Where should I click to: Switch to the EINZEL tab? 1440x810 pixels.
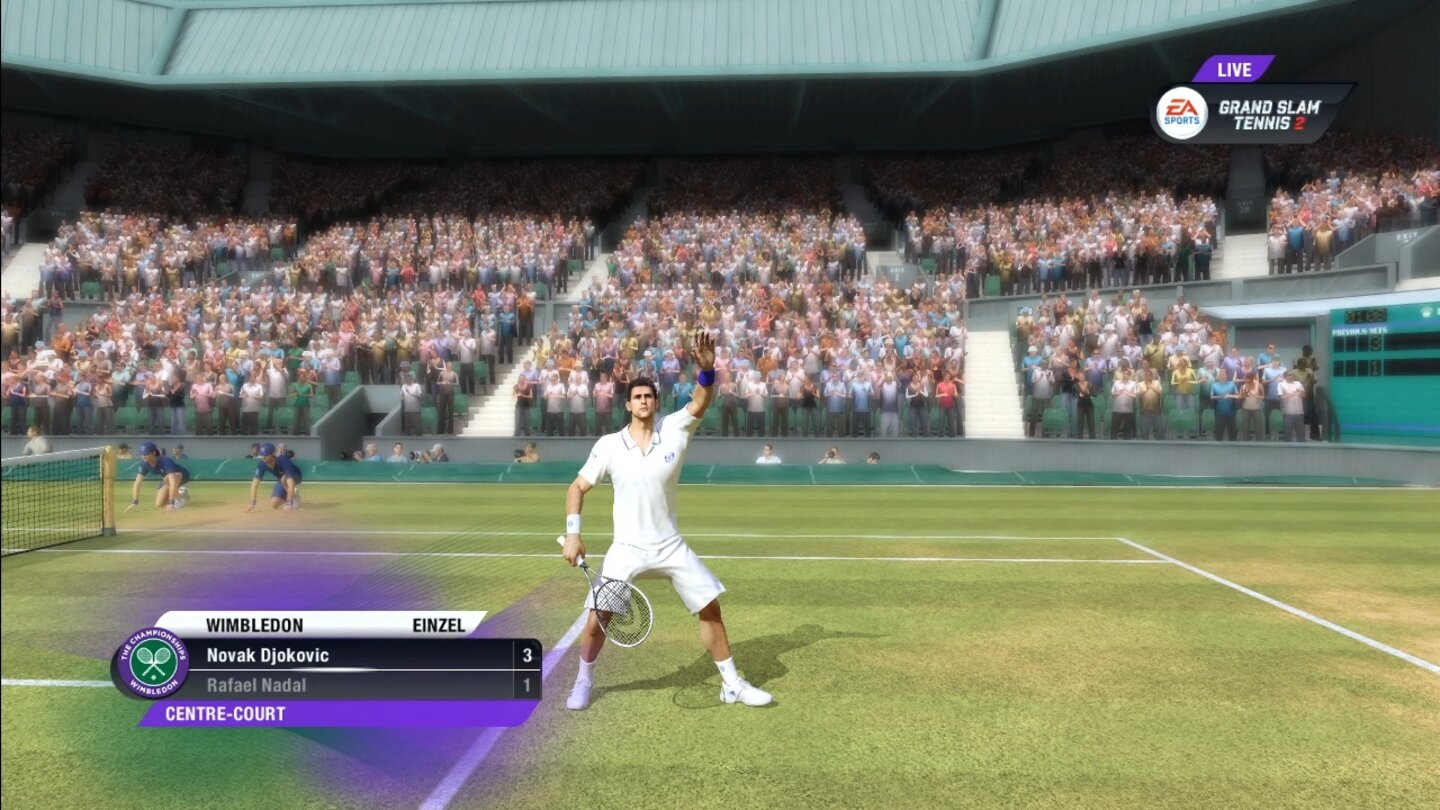[x=438, y=625]
